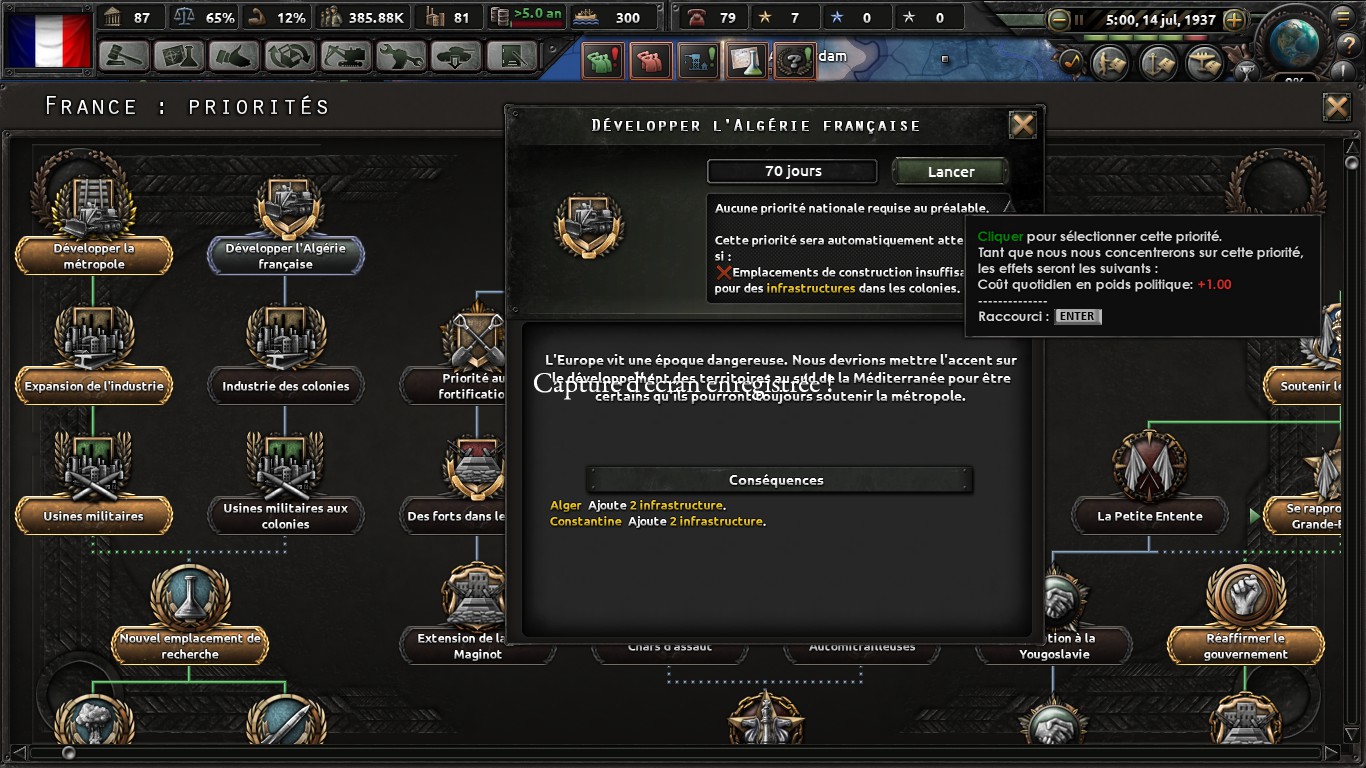Image resolution: width=1366 pixels, height=768 pixels.
Task: Launch the Développer l'Algérie française focus
Action: (950, 172)
